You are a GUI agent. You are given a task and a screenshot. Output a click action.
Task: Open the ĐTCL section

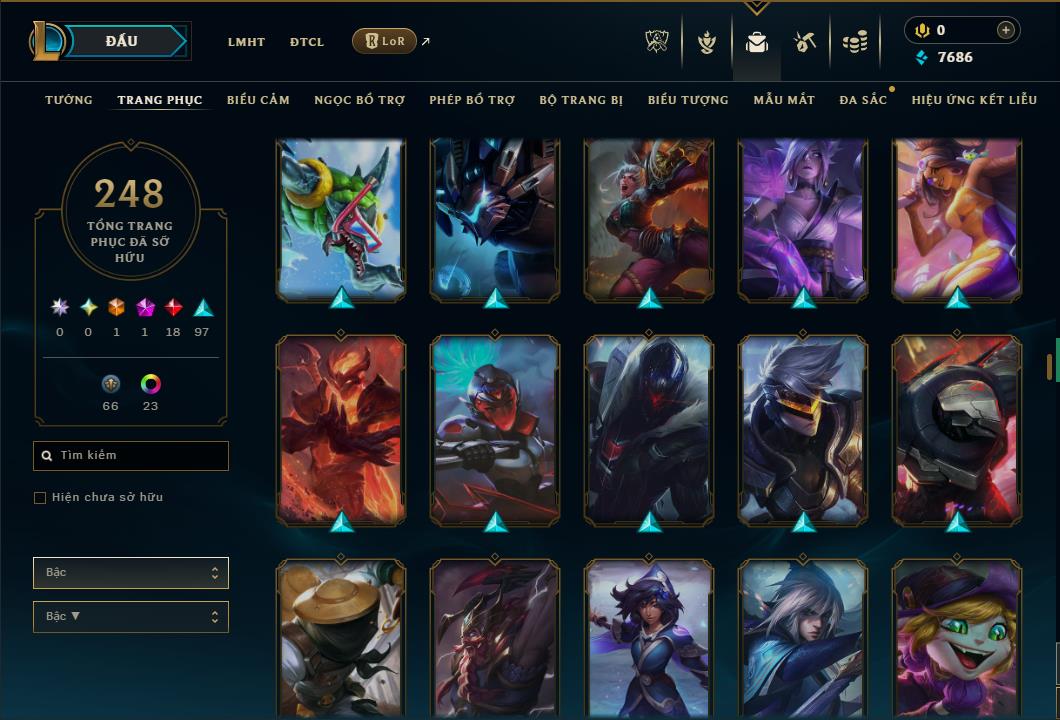pyautogui.click(x=307, y=42)
